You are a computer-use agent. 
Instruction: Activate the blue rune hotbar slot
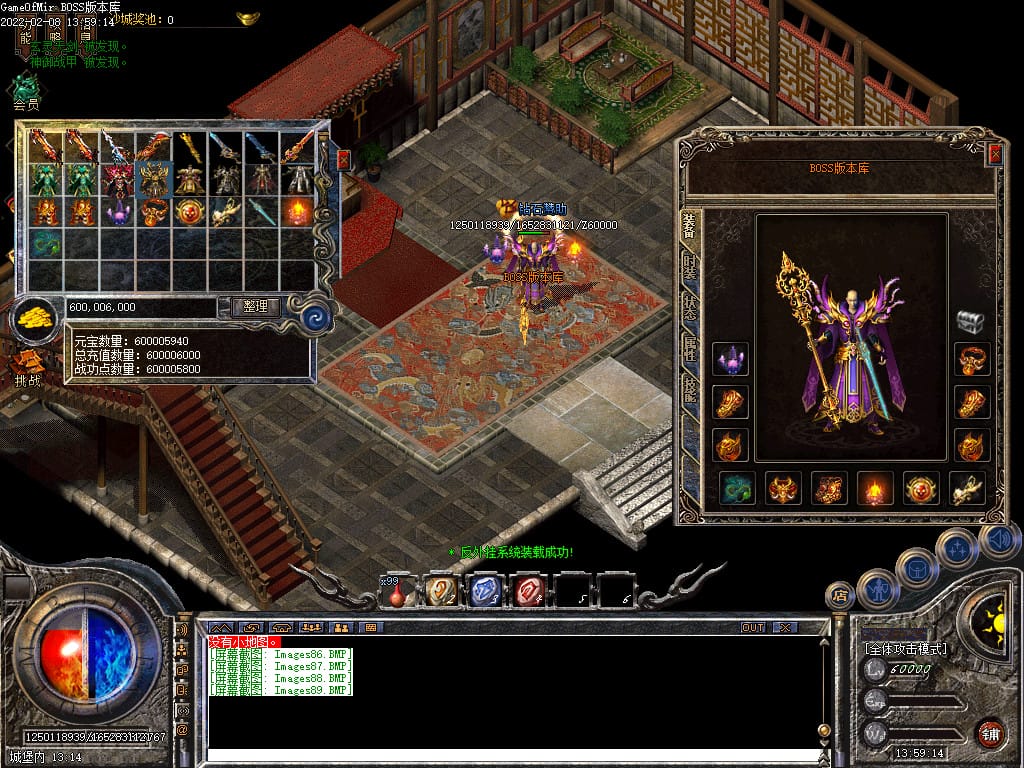485,591
